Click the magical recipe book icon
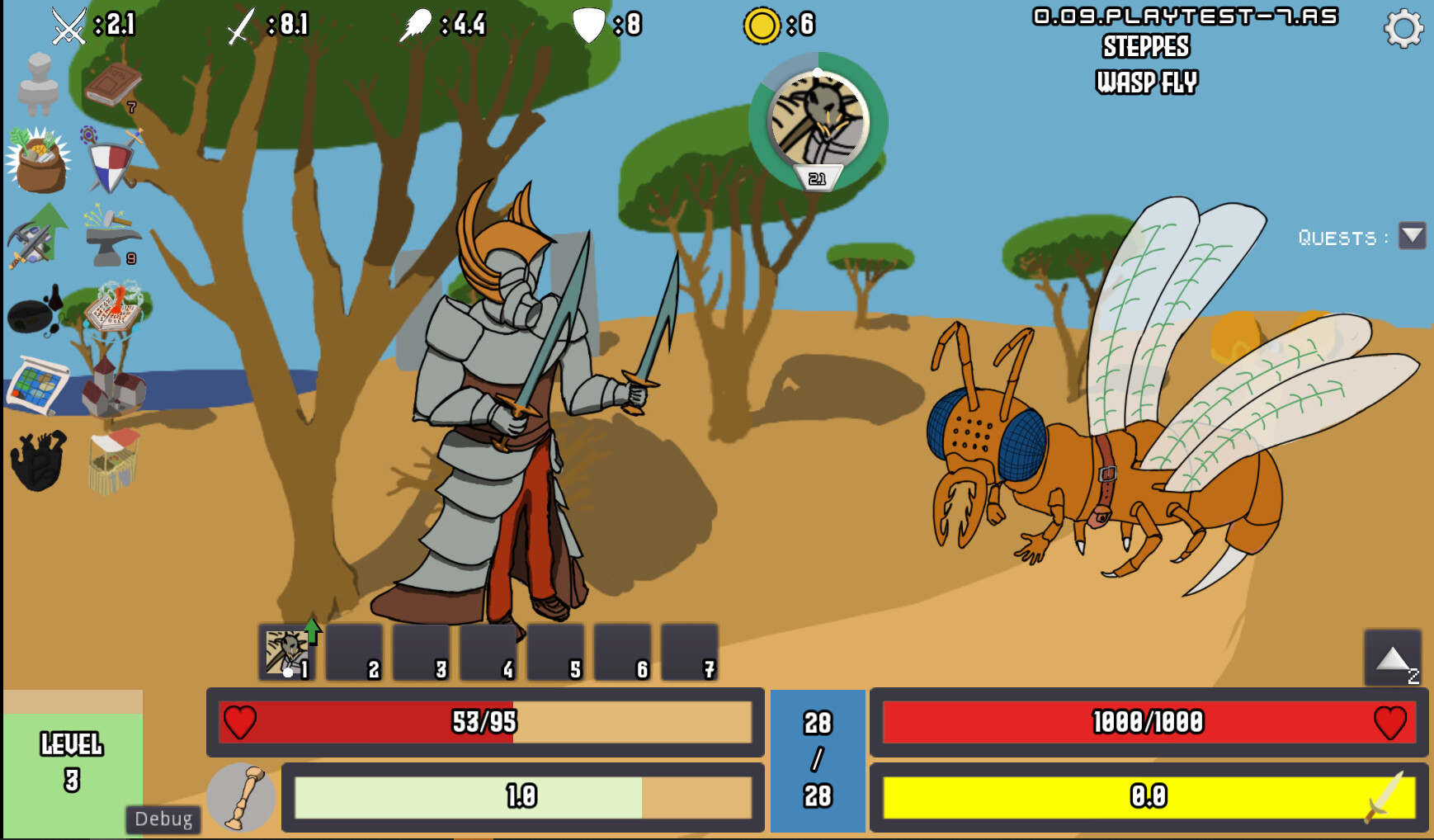Viewport: 1434px width, 840px height. click(x=111, y=314)
